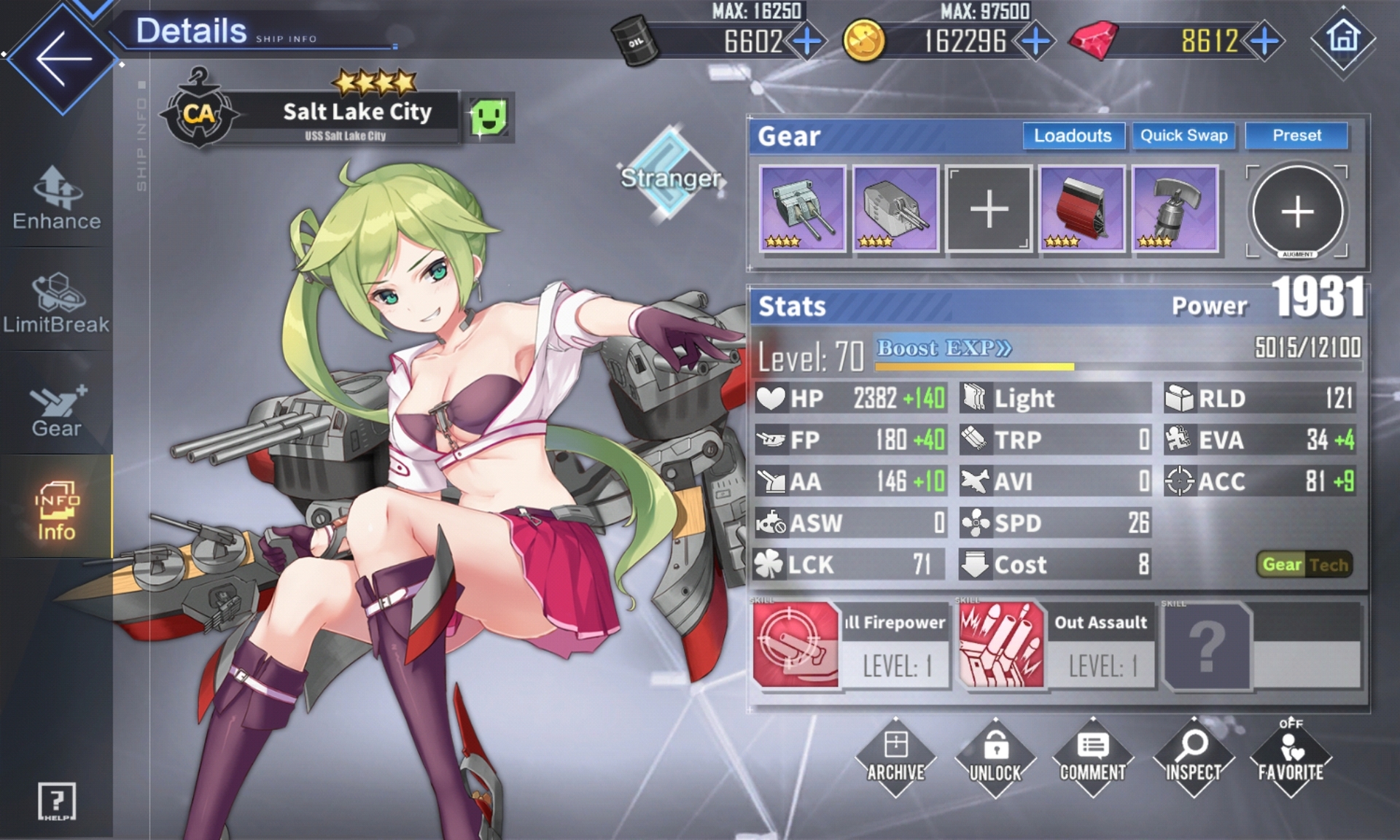1400x840 pixels.
Task: Add more coins with the plus button
Action: pyautogui.click(x=1035, y=42)
